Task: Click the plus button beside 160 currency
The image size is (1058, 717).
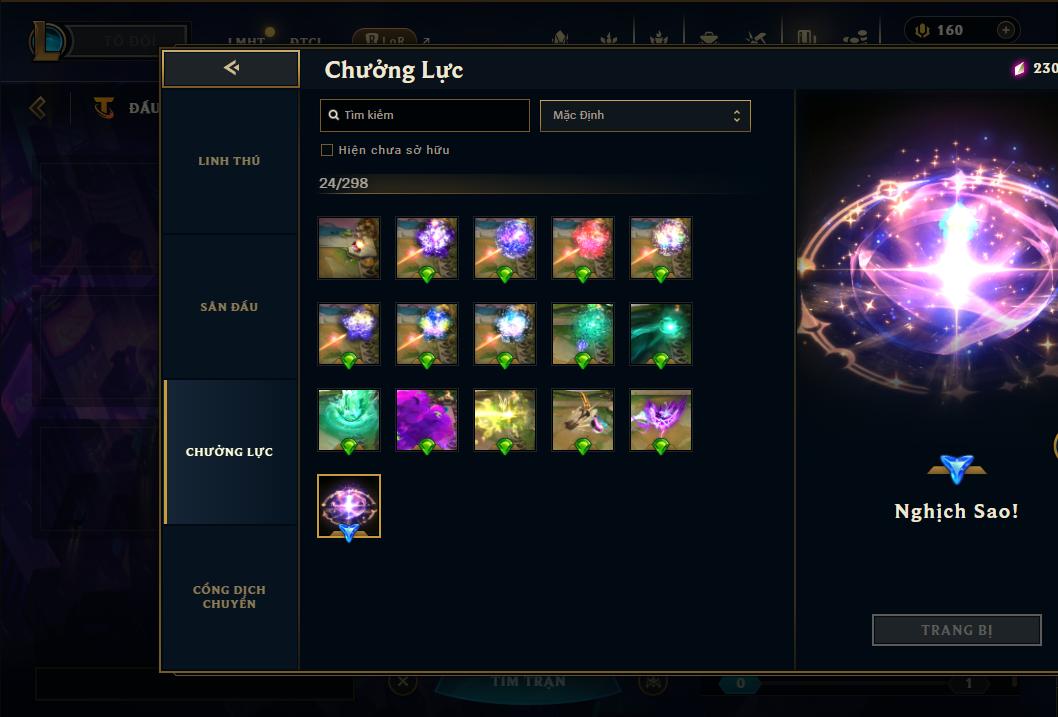Action: (1005, 30)
